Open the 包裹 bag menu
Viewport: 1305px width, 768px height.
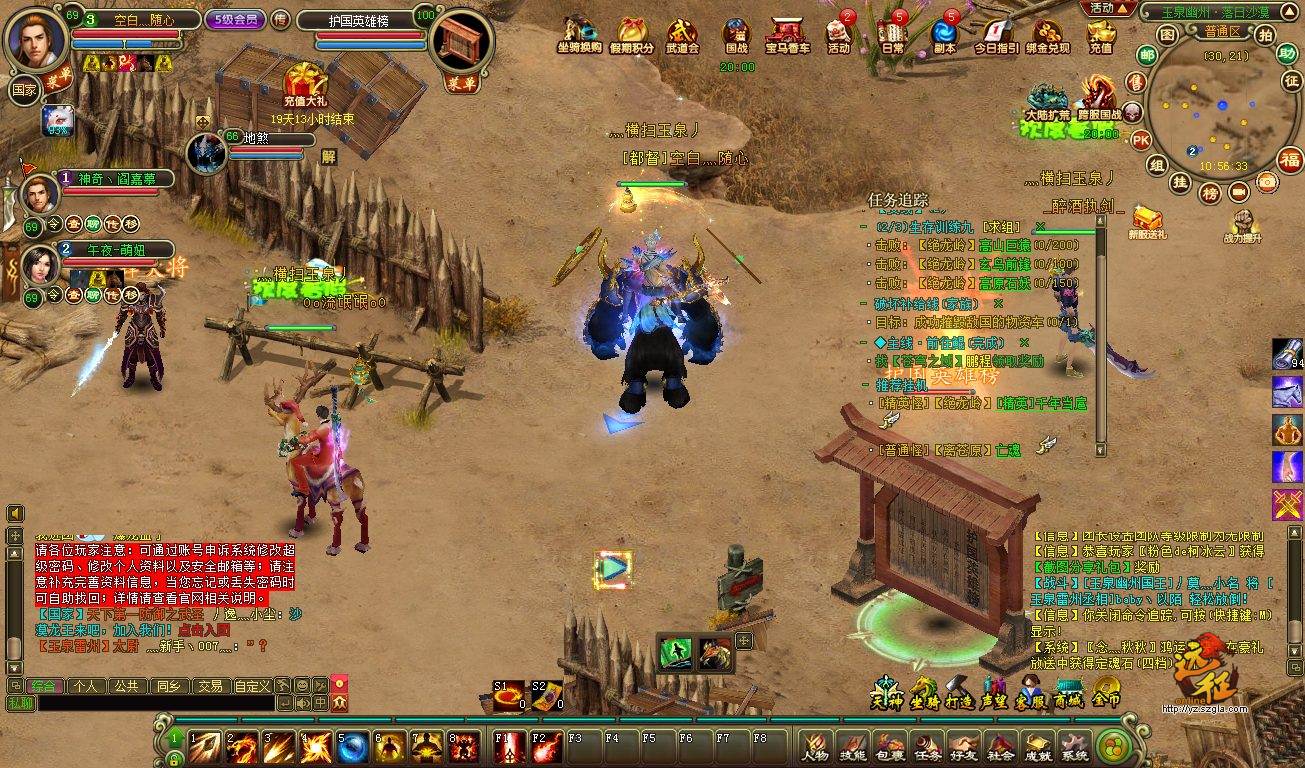pos(889,746)
